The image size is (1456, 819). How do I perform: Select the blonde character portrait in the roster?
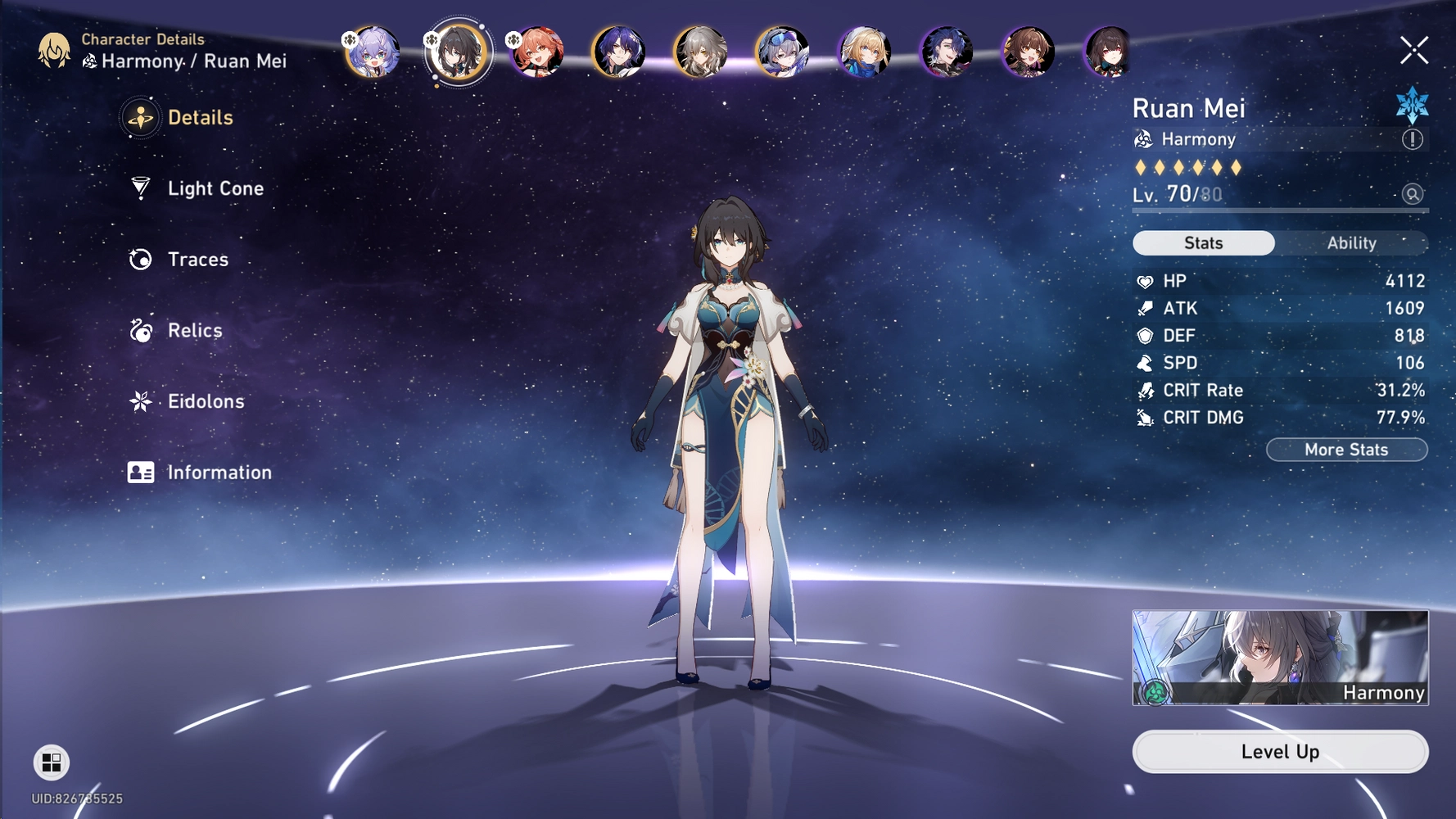866,51
